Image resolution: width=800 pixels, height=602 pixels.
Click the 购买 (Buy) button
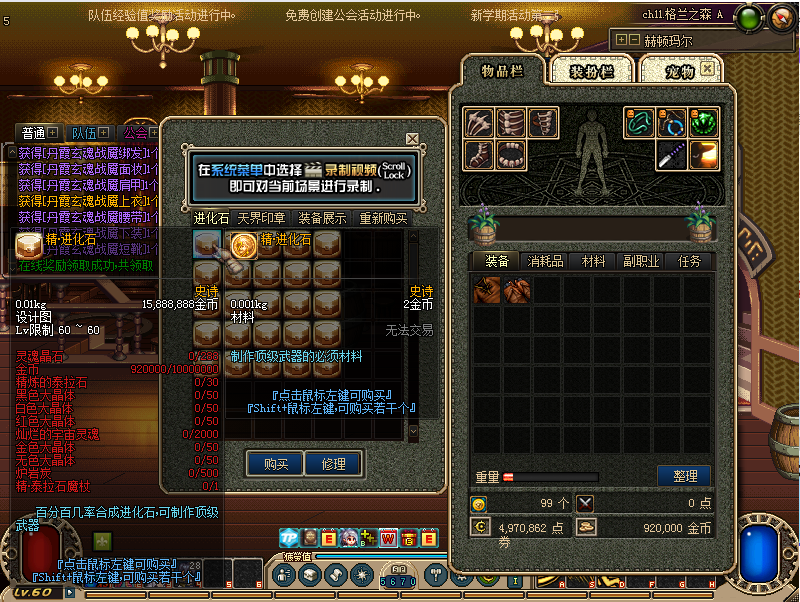pyautogui.click(x=276, y=464)
